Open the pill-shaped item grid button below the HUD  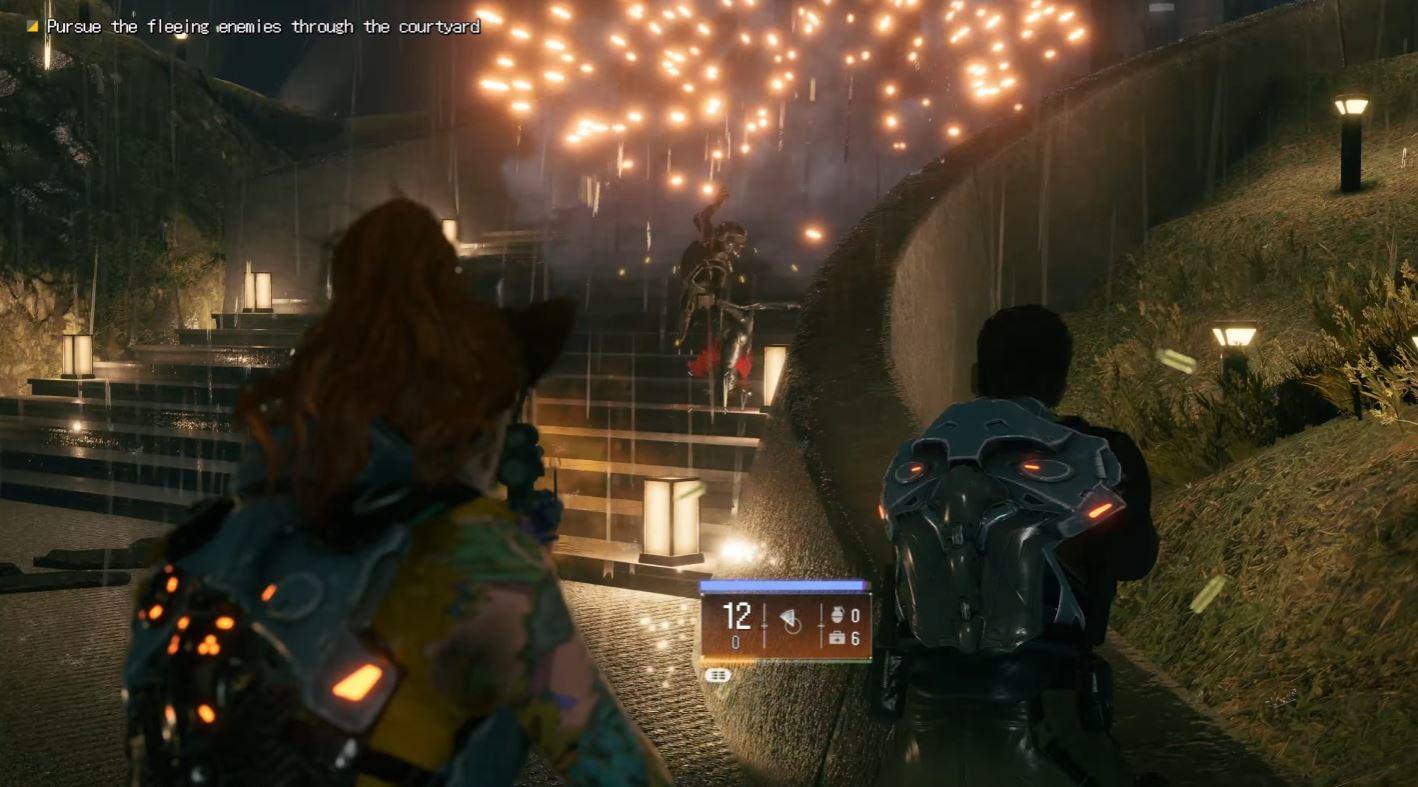coord(718,674)
